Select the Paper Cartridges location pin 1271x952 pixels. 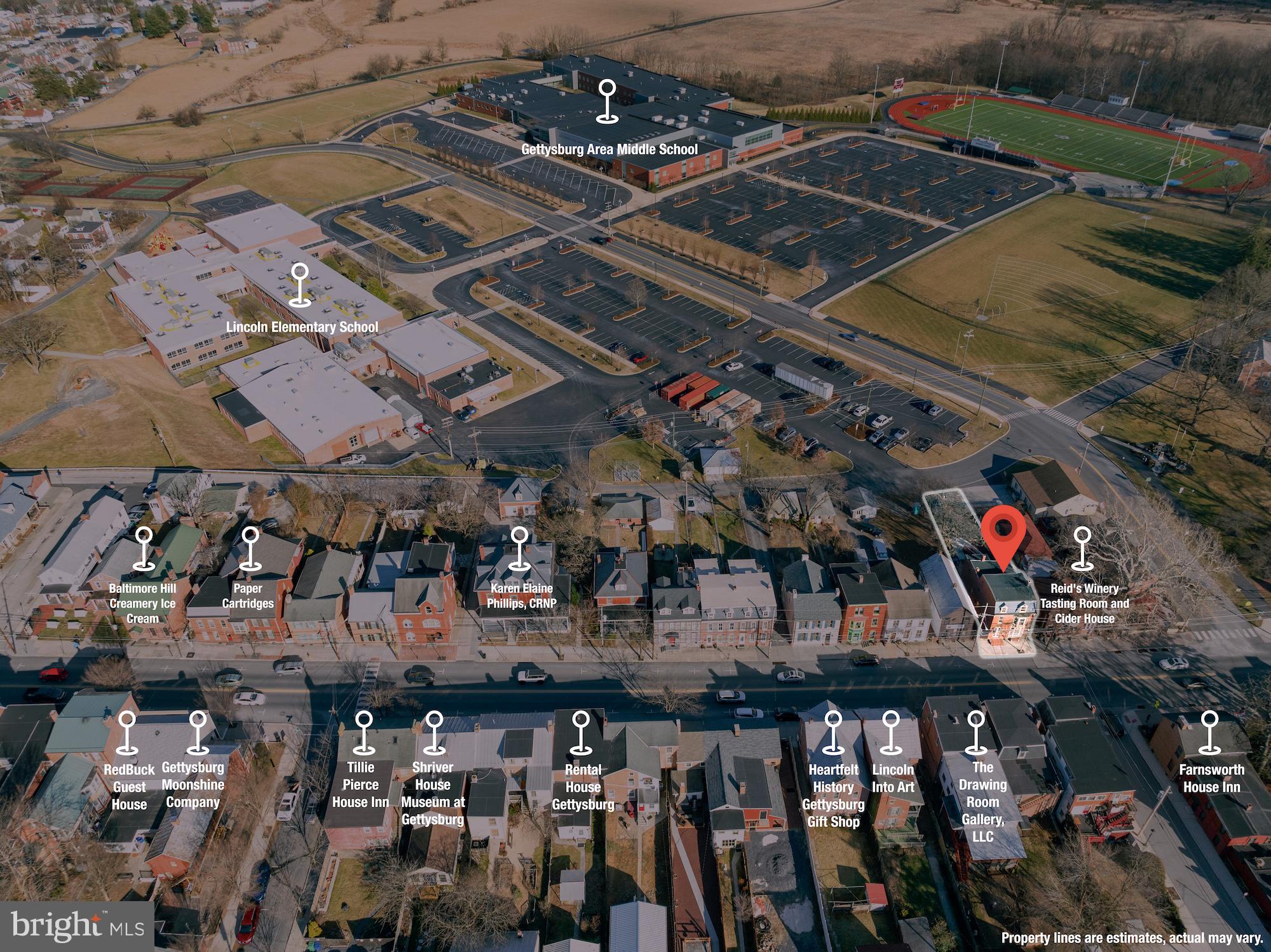[250, 548]
